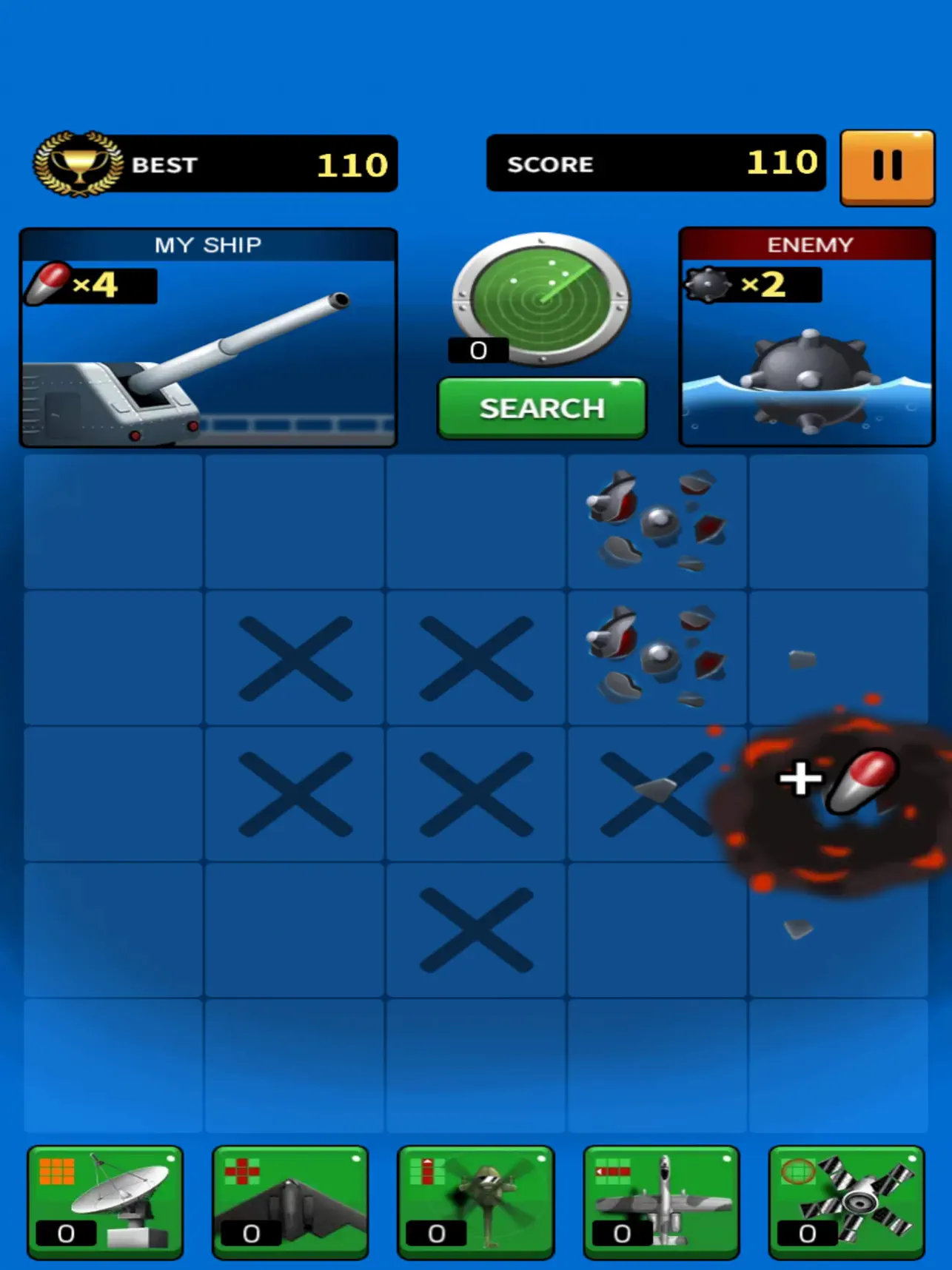Select the destroyed ship wreckage in the top row
Image resolution: width=952 pixels, height=1270 pixels.
click(x=656, y=522)
